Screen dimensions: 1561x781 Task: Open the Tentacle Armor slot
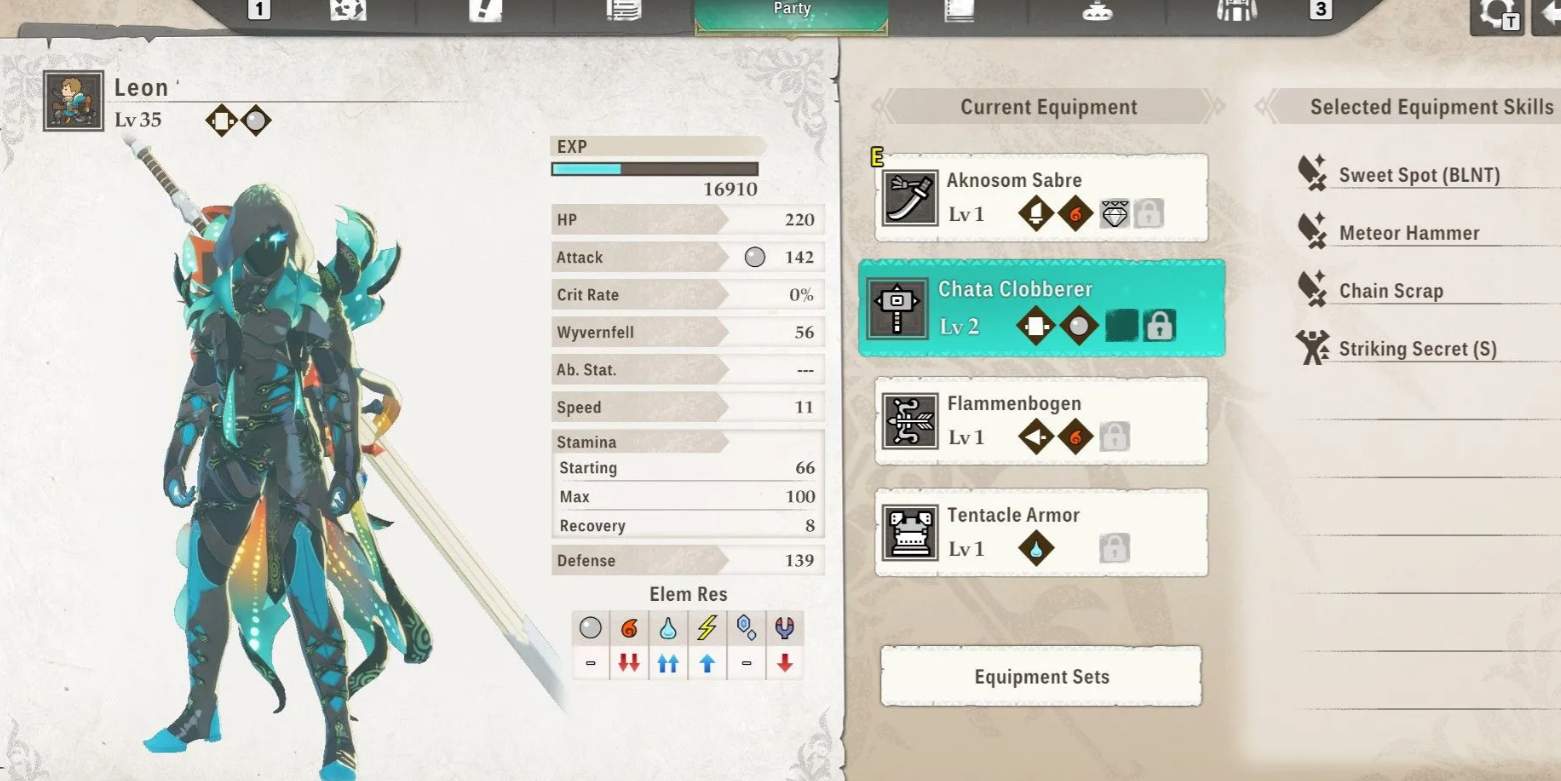(x=1040, y=532)
